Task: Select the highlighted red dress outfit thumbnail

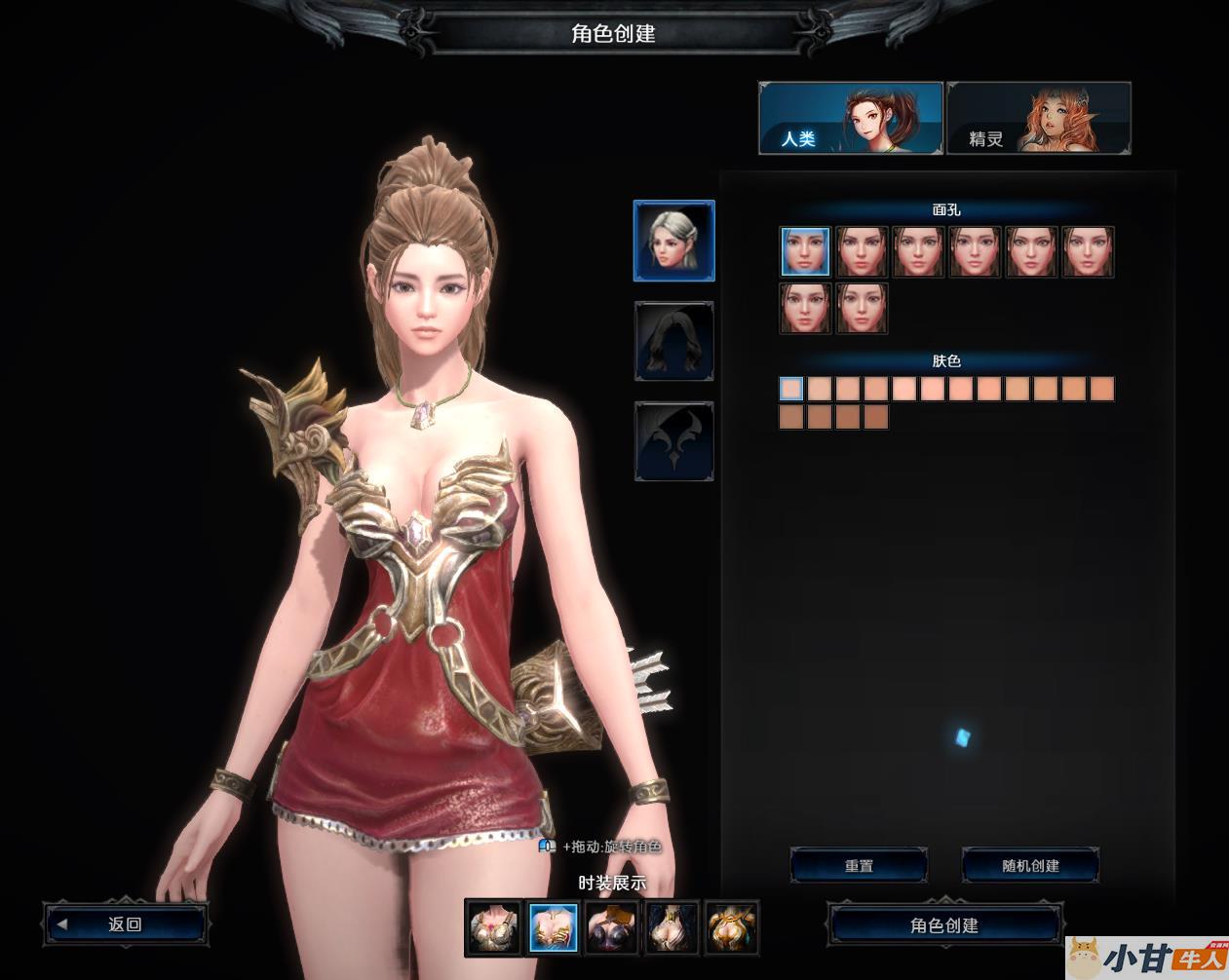Action: [x=554, y=927]
